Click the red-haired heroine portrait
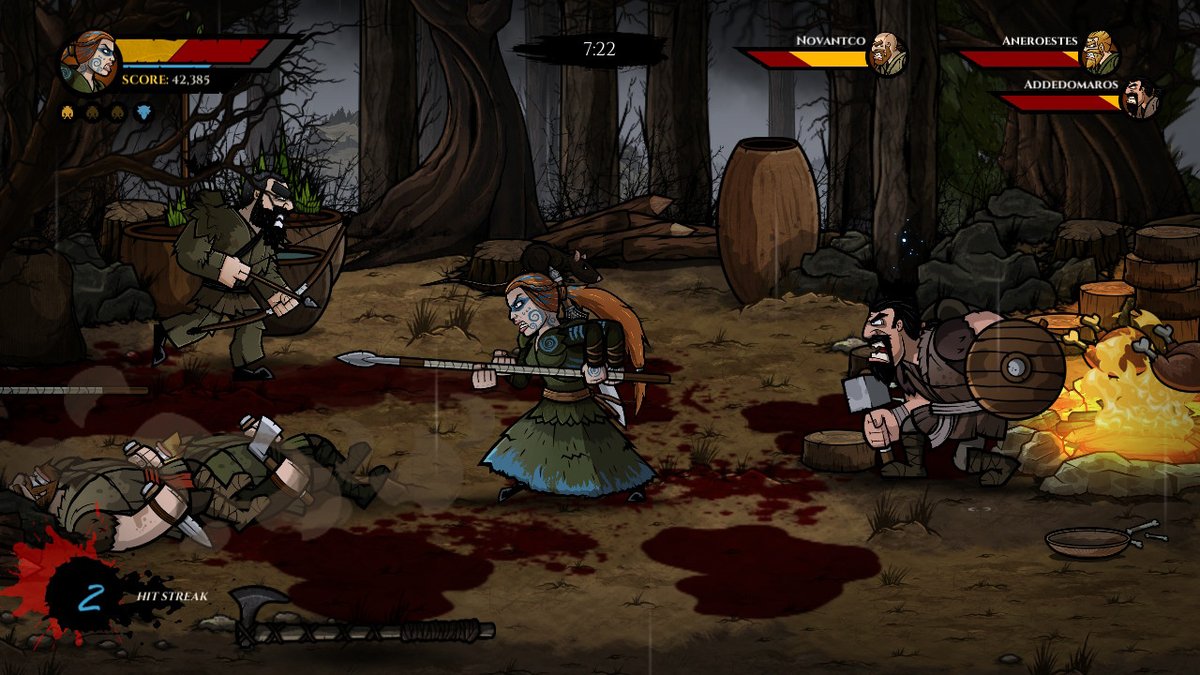The width and height of the screenshot is (1200, 675). click(x=89, y=62)
